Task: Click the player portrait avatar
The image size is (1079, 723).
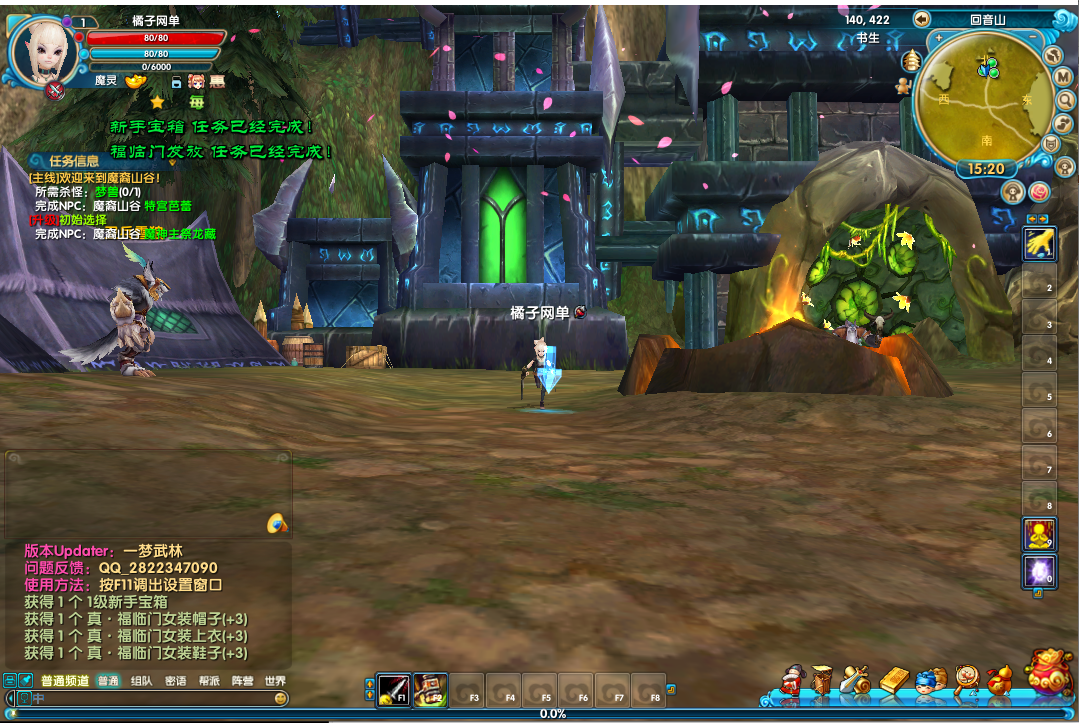Action: point(43,55)
